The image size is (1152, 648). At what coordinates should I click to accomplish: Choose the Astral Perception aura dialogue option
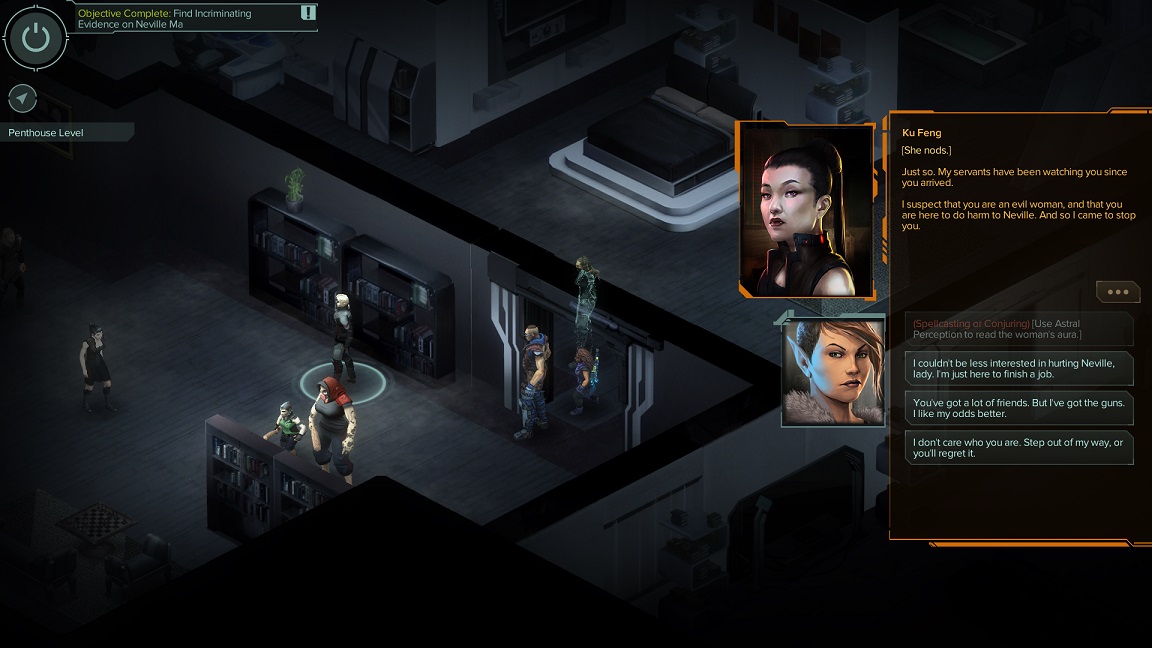[1019, 329]
